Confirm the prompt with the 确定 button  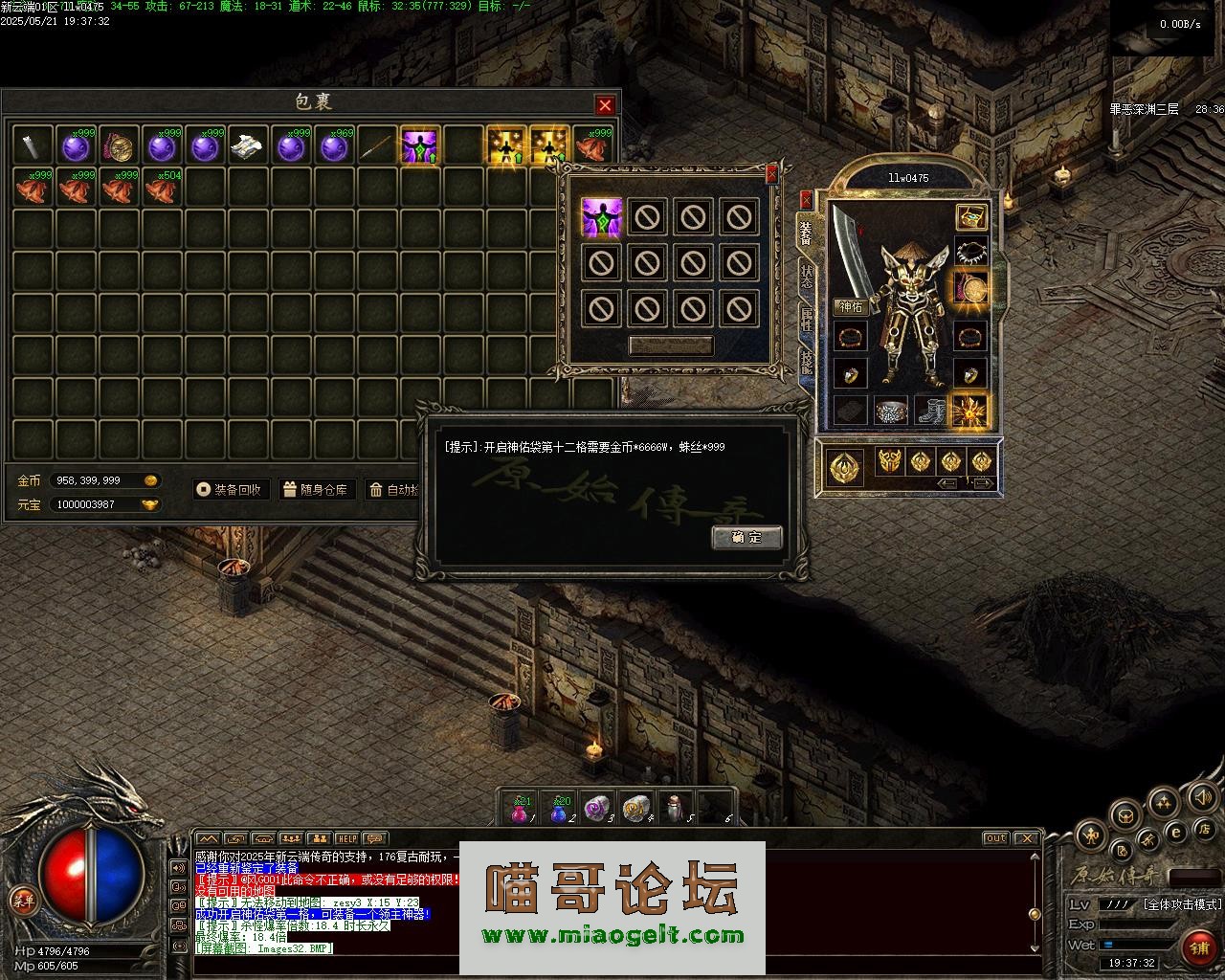[746, 537]
